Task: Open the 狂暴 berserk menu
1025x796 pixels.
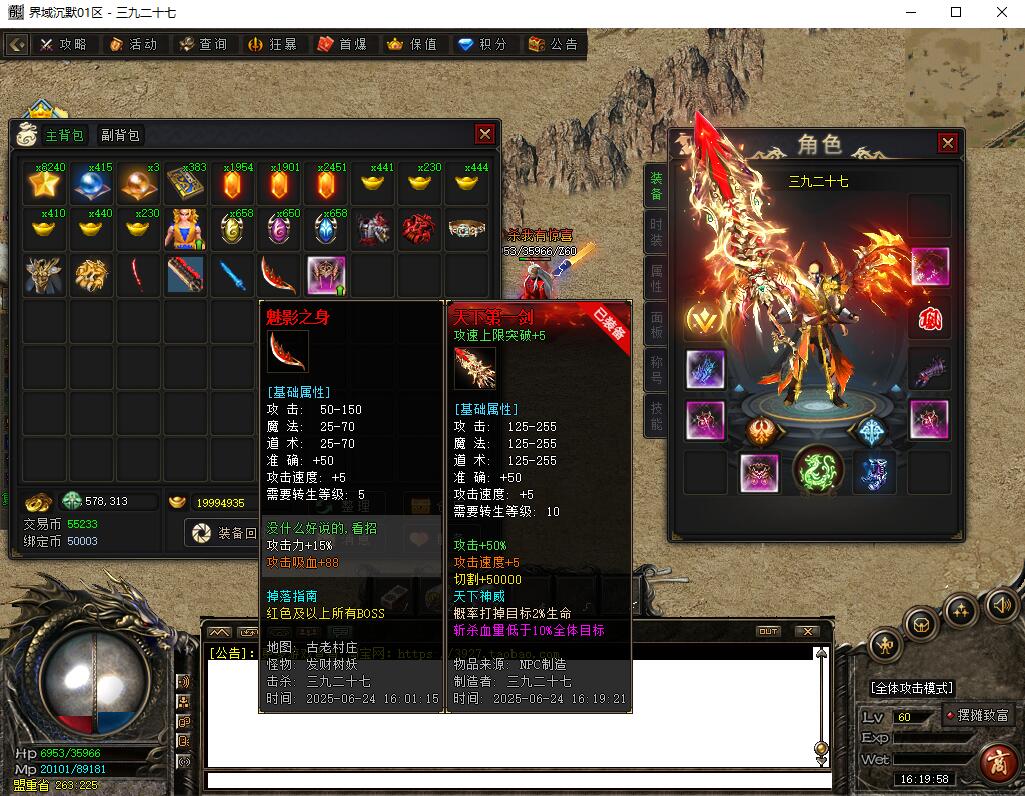Action: pyautogui.click(x=272, y=45)
